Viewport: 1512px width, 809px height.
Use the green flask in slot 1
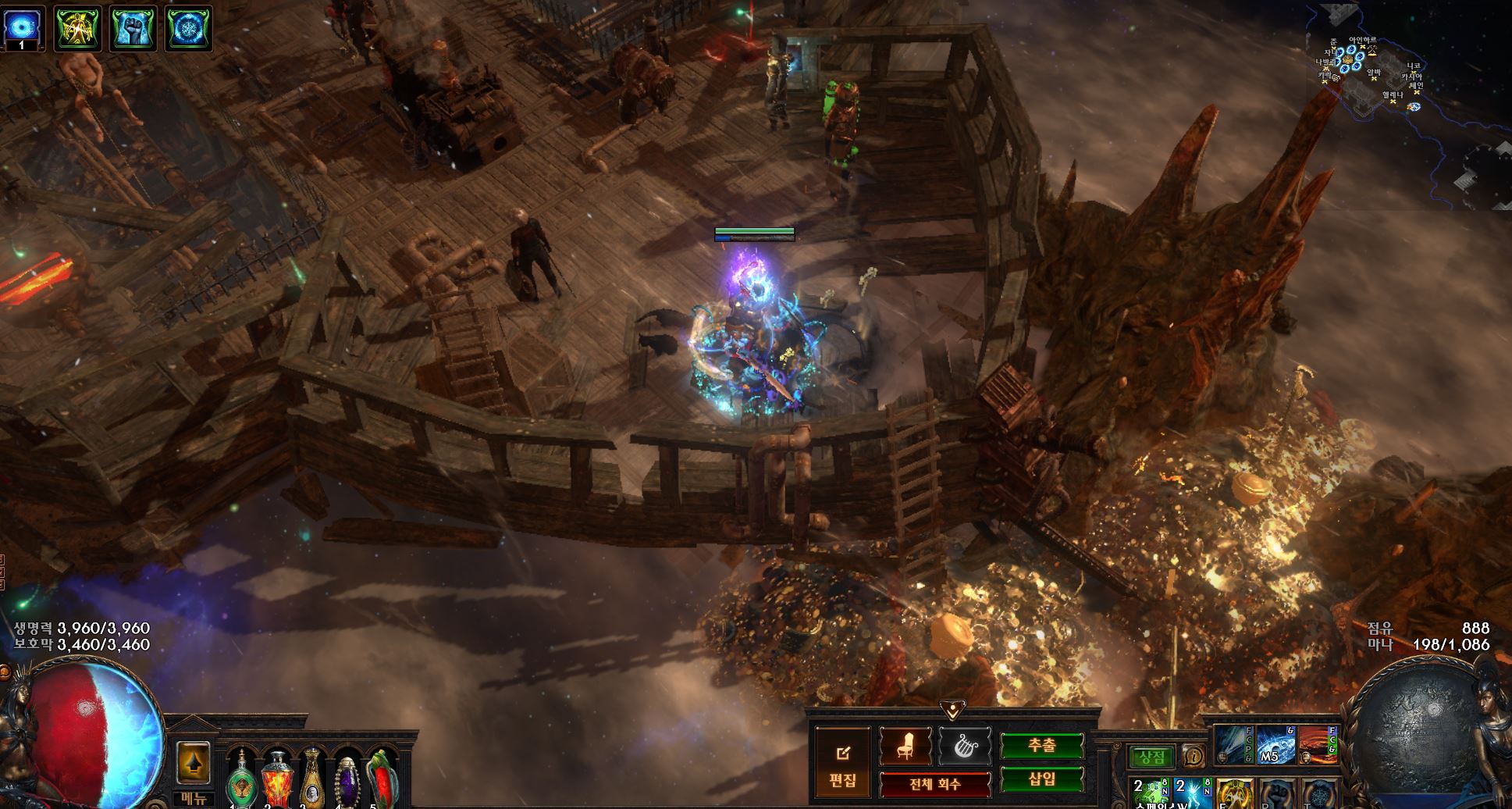[240, 779]
